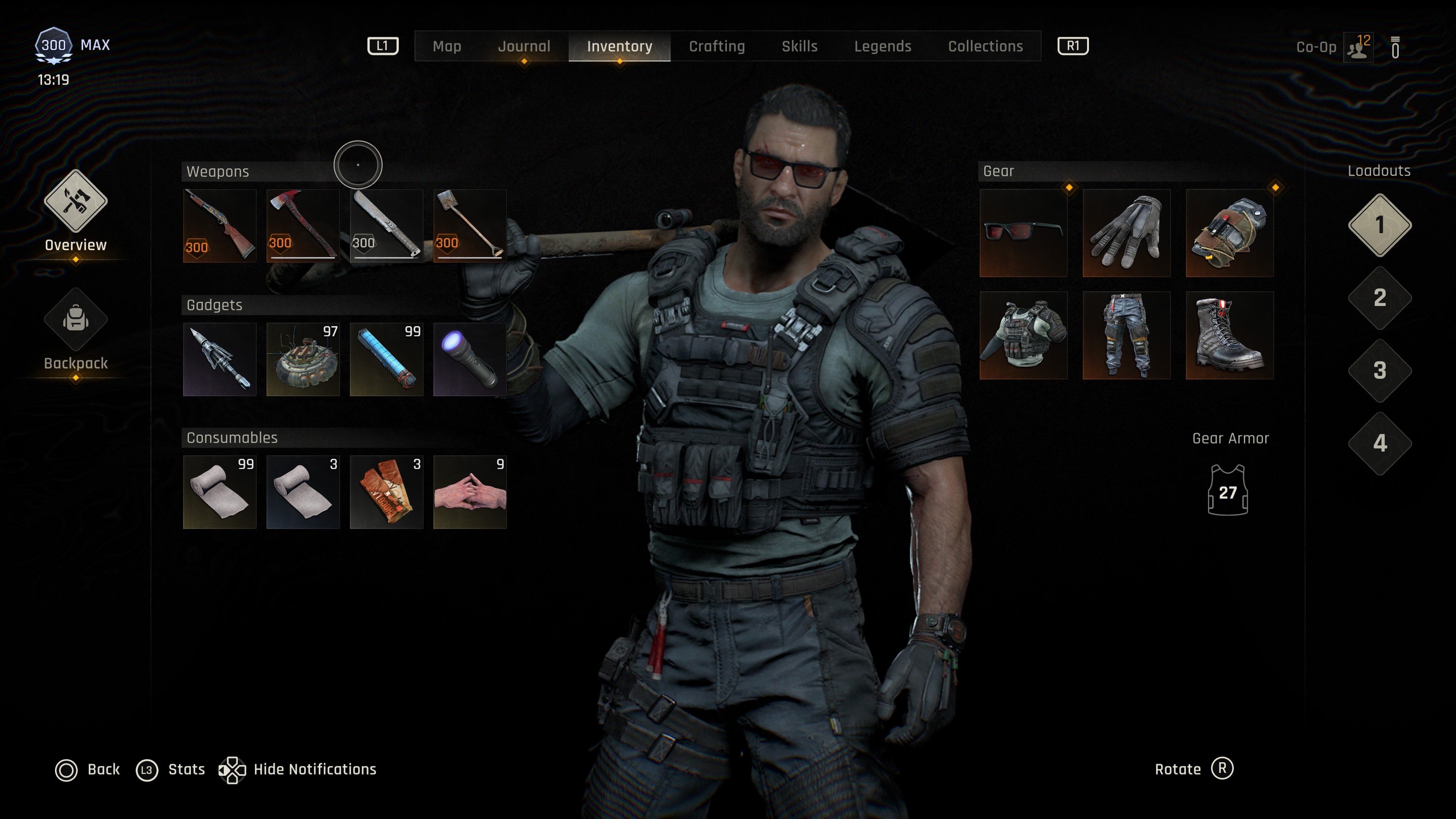
Task: Select the machete weapon slot
Action: [x=387, y=226]
